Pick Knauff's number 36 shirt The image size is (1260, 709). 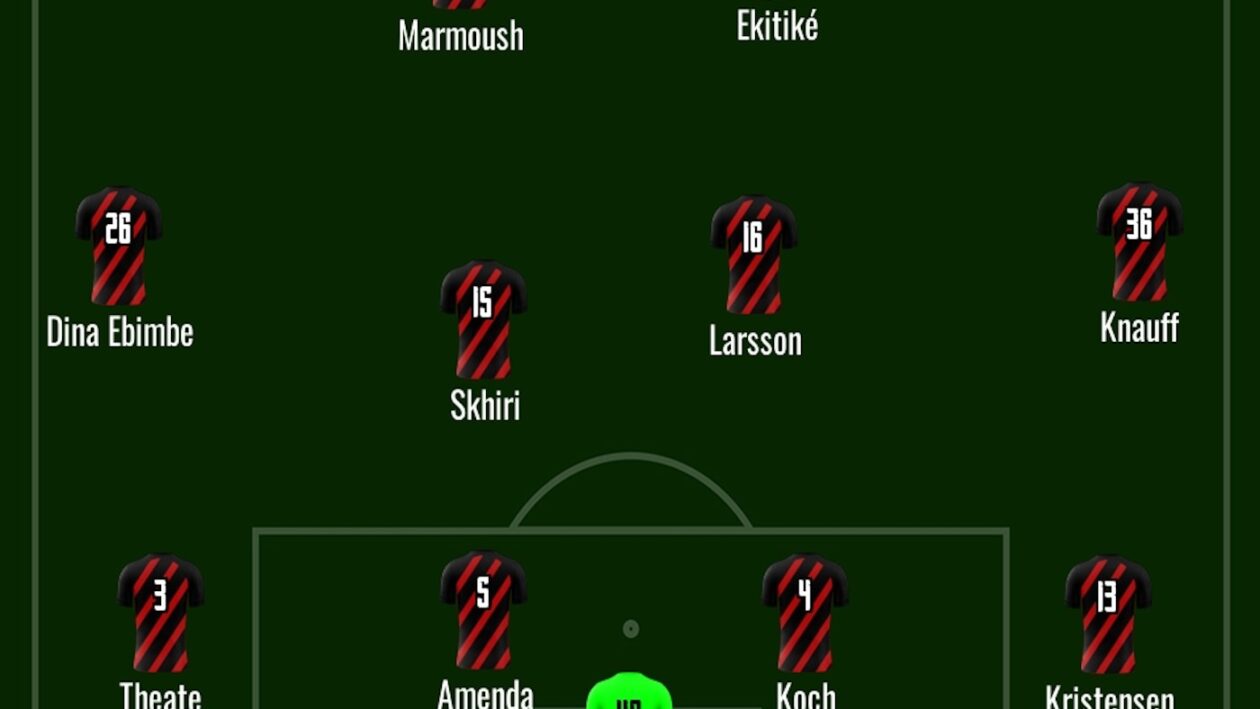1139,241
